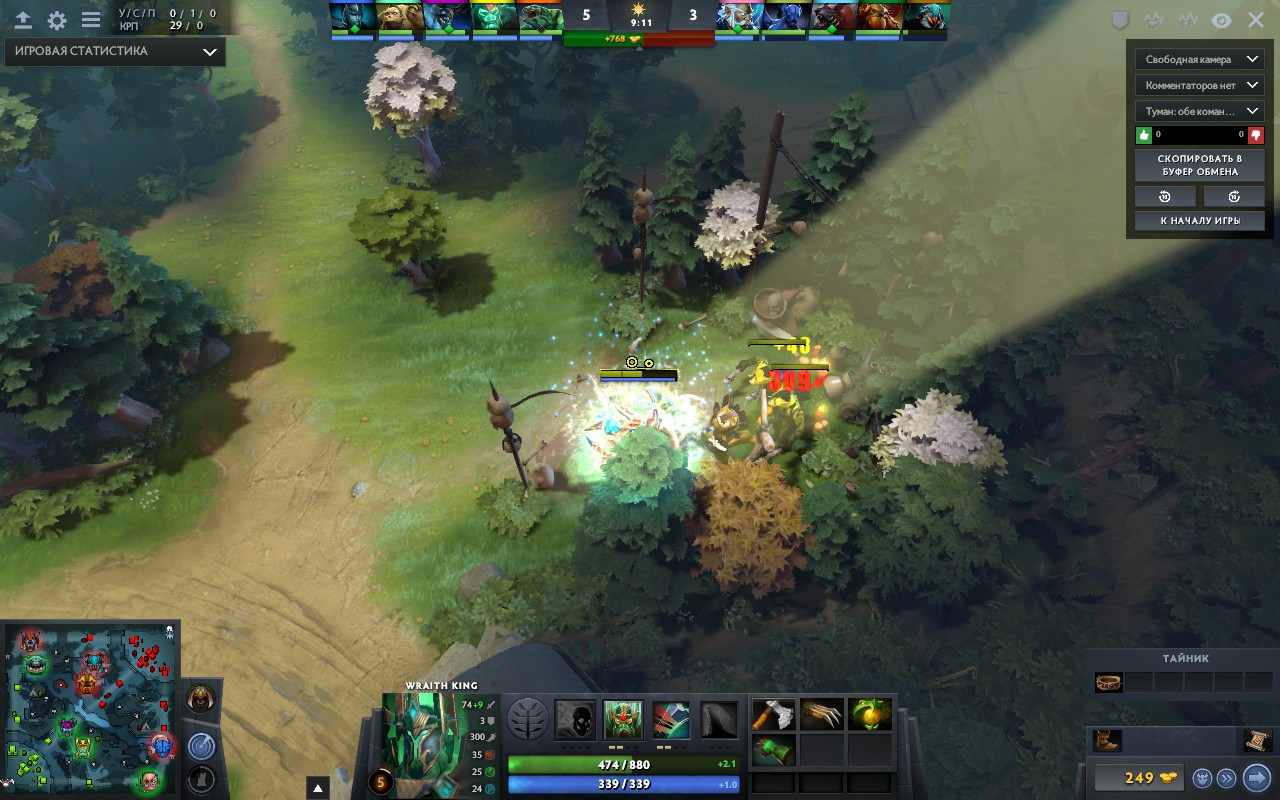Click the gold 249 shop button

click(1138, 777)
